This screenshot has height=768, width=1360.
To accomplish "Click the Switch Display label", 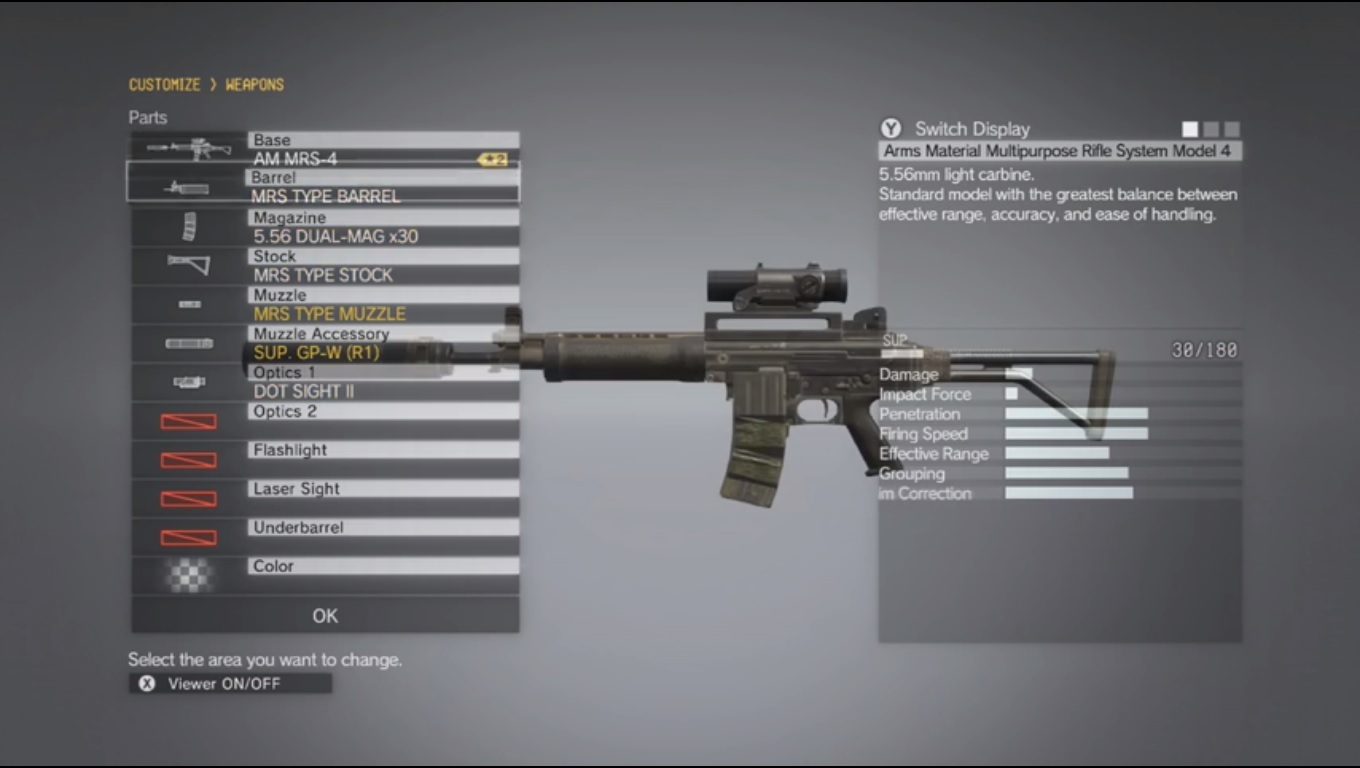I will [x=971, y=129].
